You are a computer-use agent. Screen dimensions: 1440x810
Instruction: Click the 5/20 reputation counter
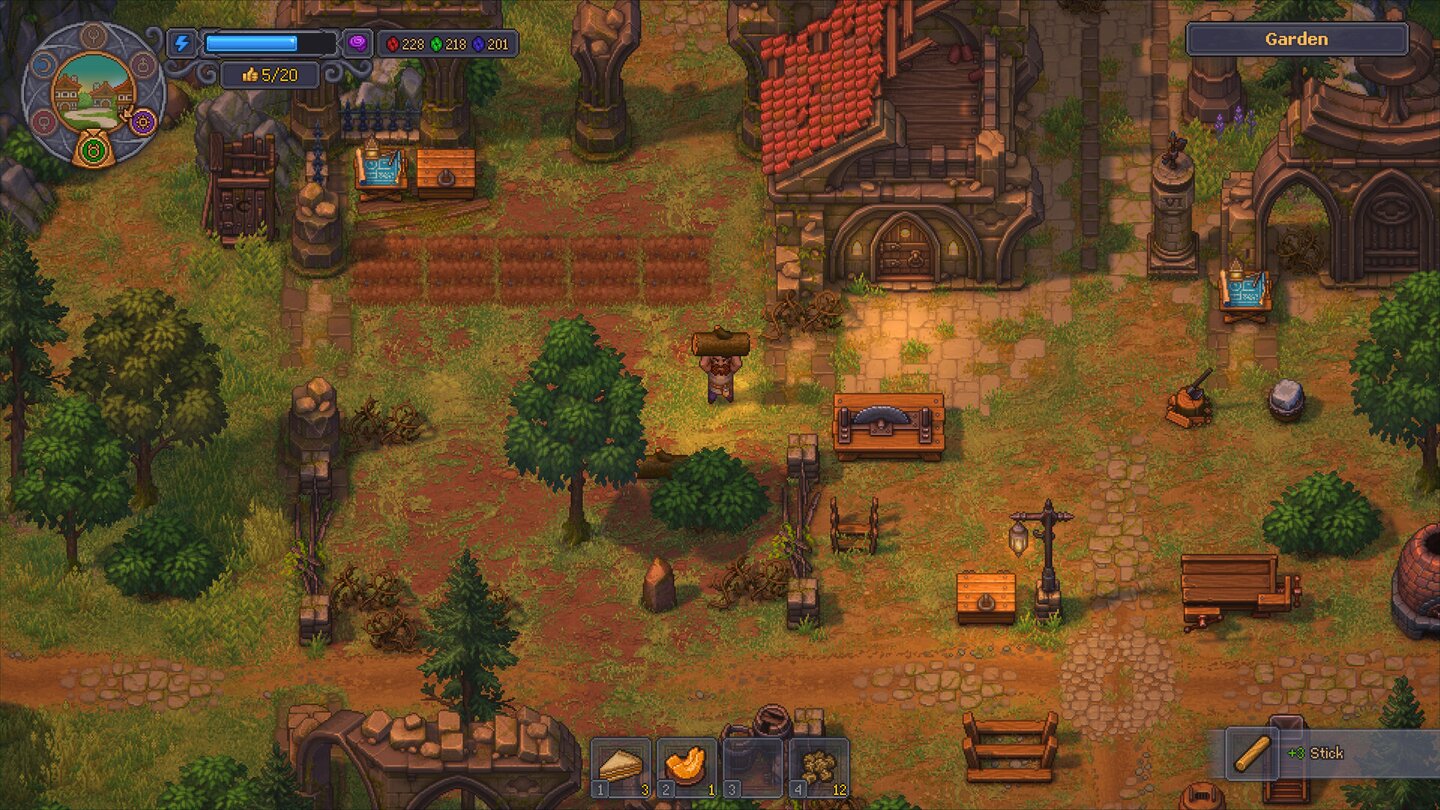[268, 75]
